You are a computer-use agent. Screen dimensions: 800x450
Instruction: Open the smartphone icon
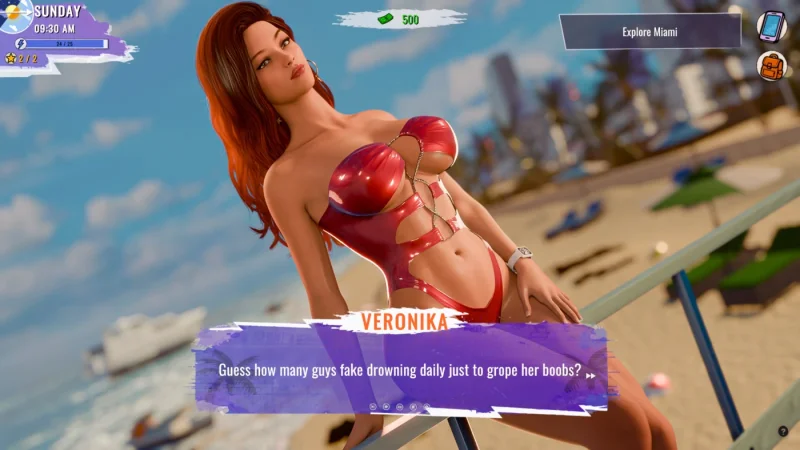(771, 26)
